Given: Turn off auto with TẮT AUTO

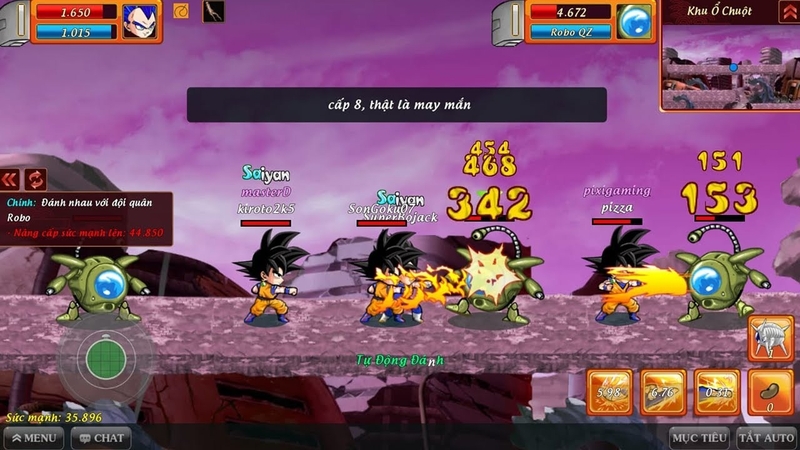Looking at the screenshot, I should [x=766, y=437].
